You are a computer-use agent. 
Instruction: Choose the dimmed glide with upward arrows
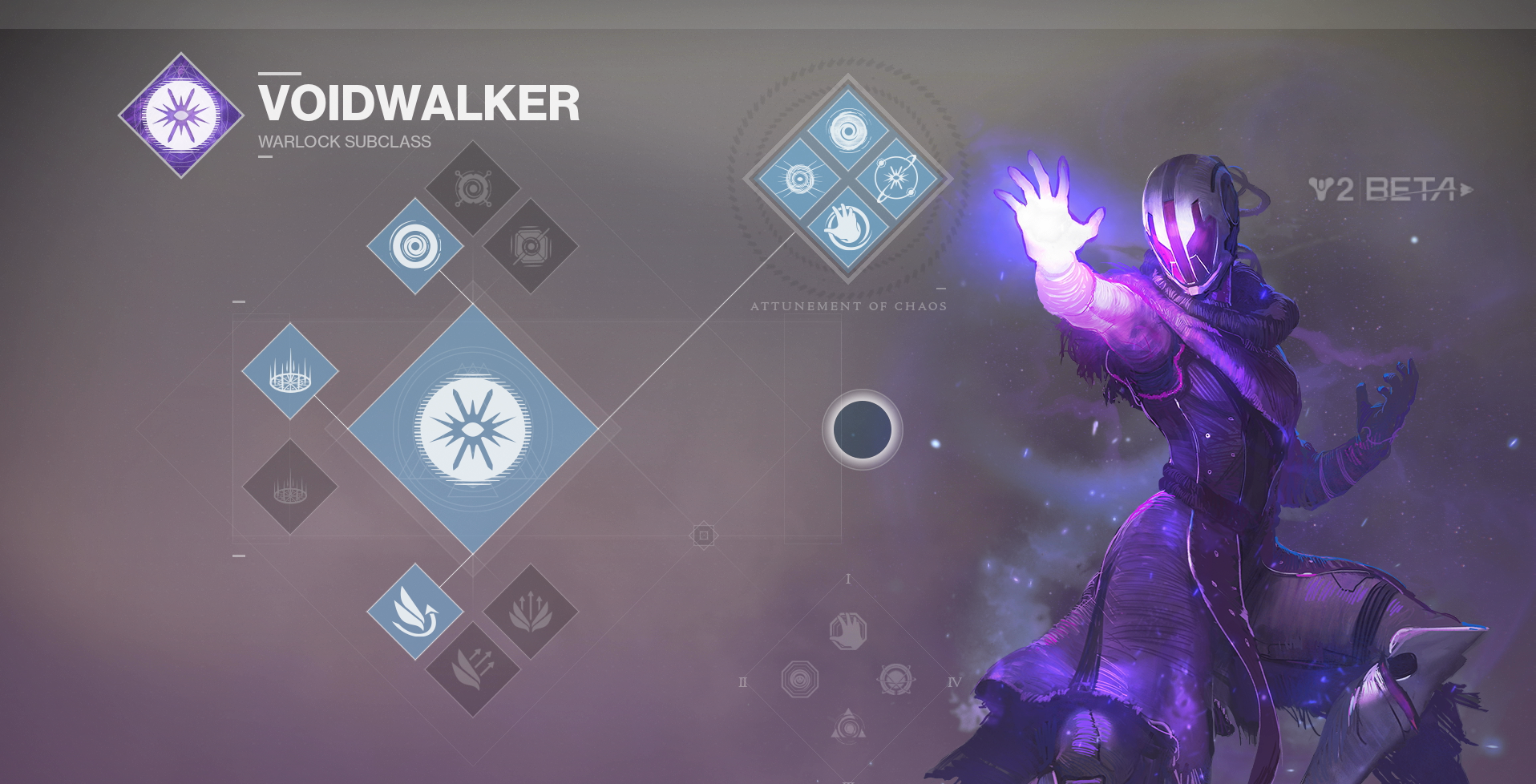coord(531,612)
